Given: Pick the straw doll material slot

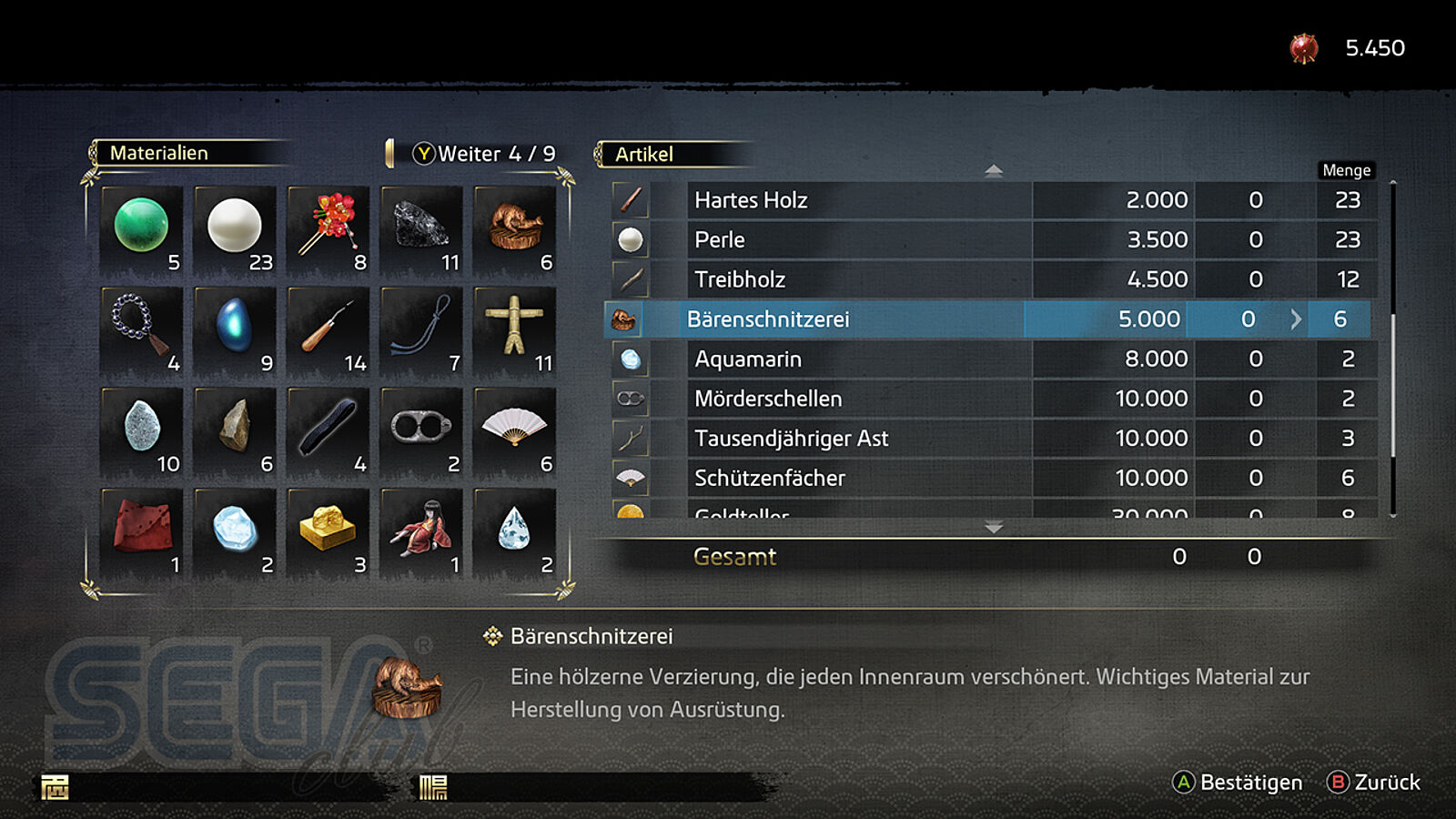Looking at the screenshot, I should pyautogui.click(x=515, y=329).
